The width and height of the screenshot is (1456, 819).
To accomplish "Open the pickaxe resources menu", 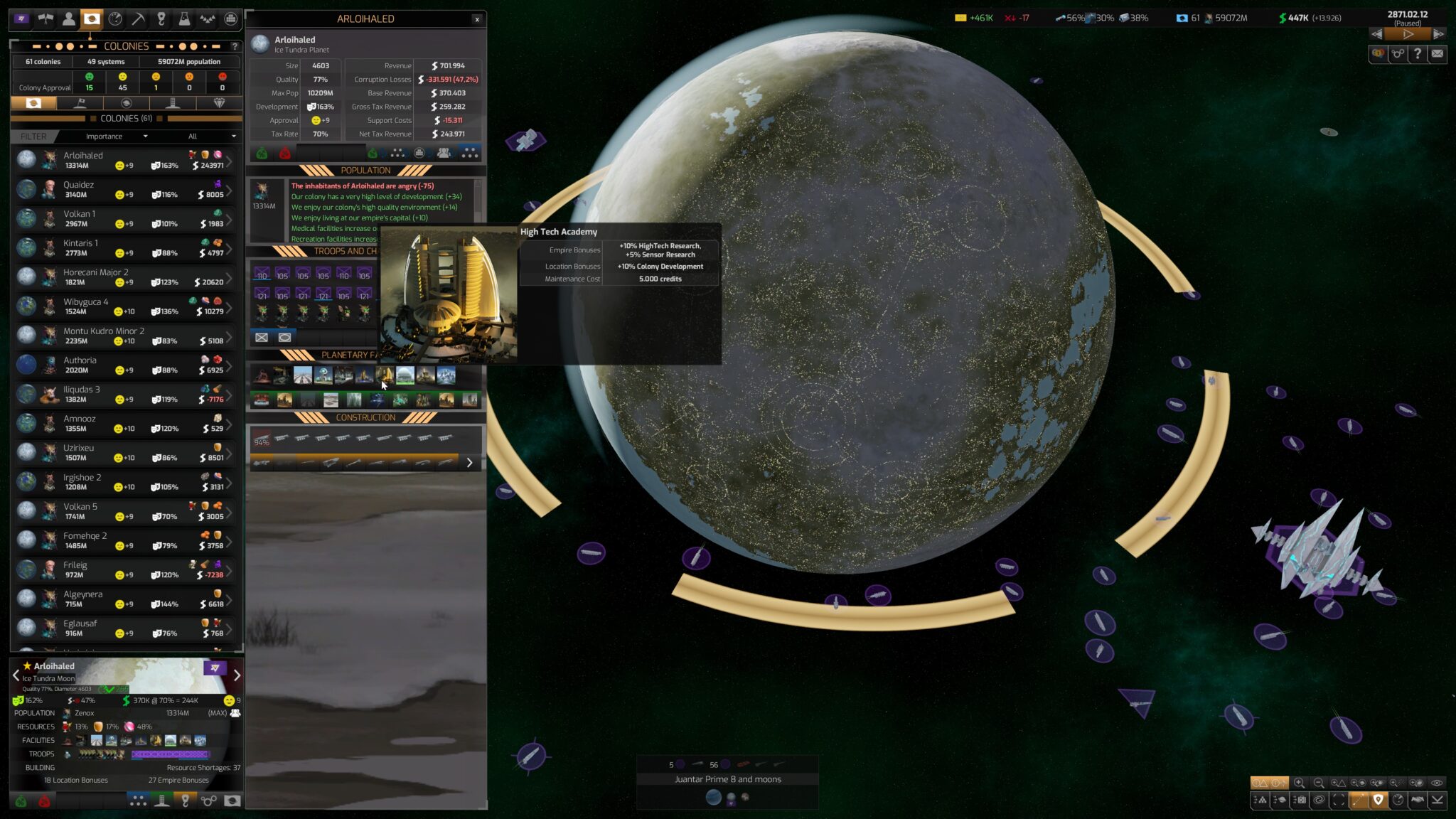I will [138, 19].
